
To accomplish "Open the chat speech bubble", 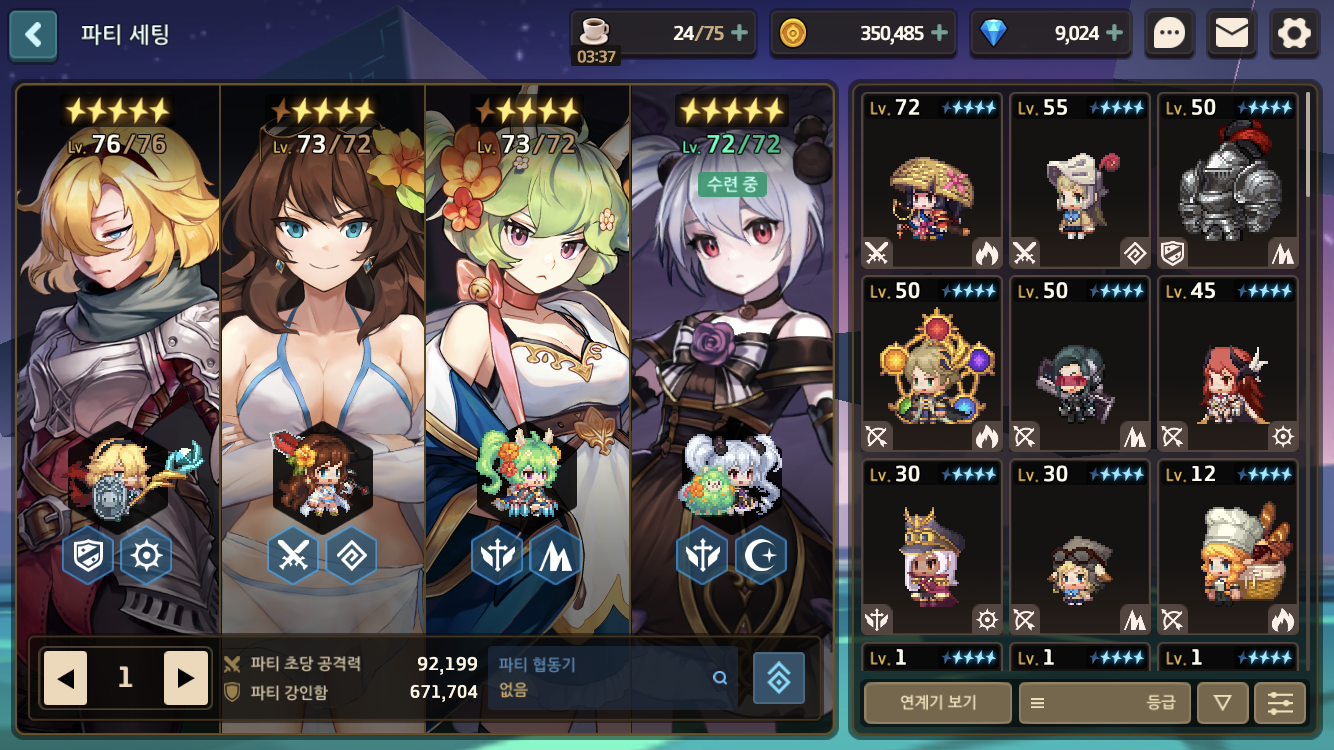I will (x=1169, y=34).
